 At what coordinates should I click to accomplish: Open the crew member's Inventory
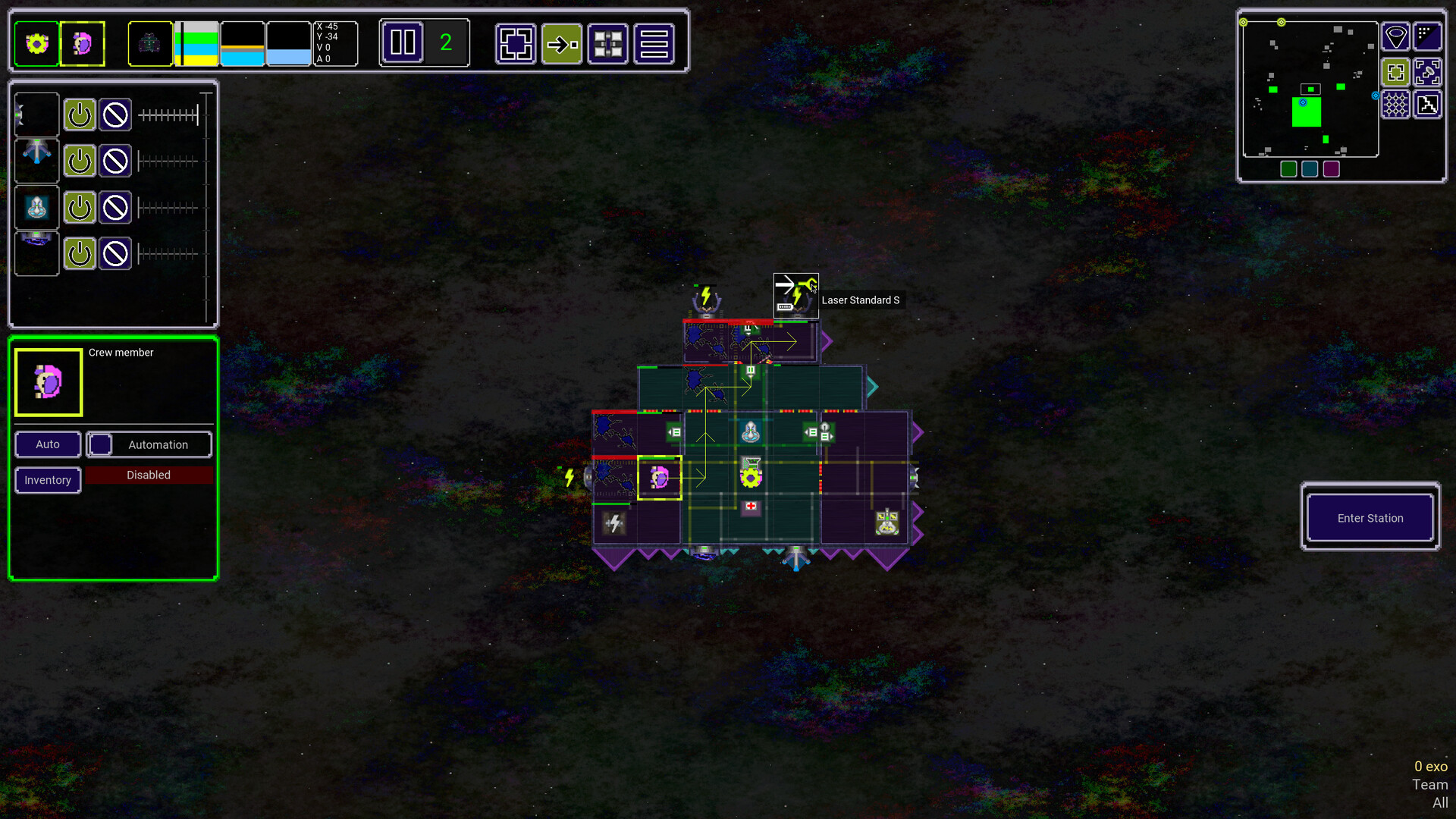coord(47,480)
